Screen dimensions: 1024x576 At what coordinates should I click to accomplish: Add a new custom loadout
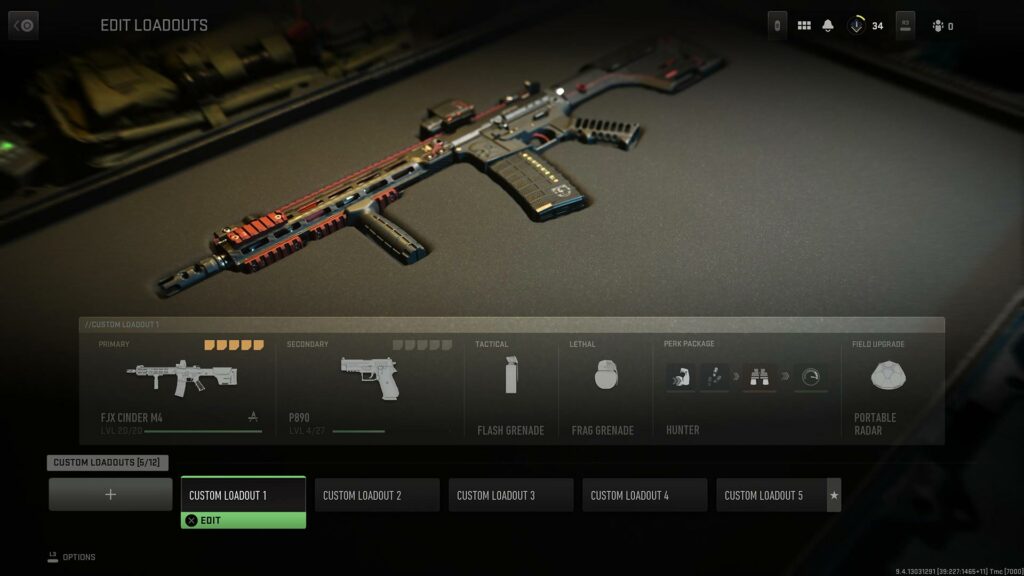click(110, 494)
